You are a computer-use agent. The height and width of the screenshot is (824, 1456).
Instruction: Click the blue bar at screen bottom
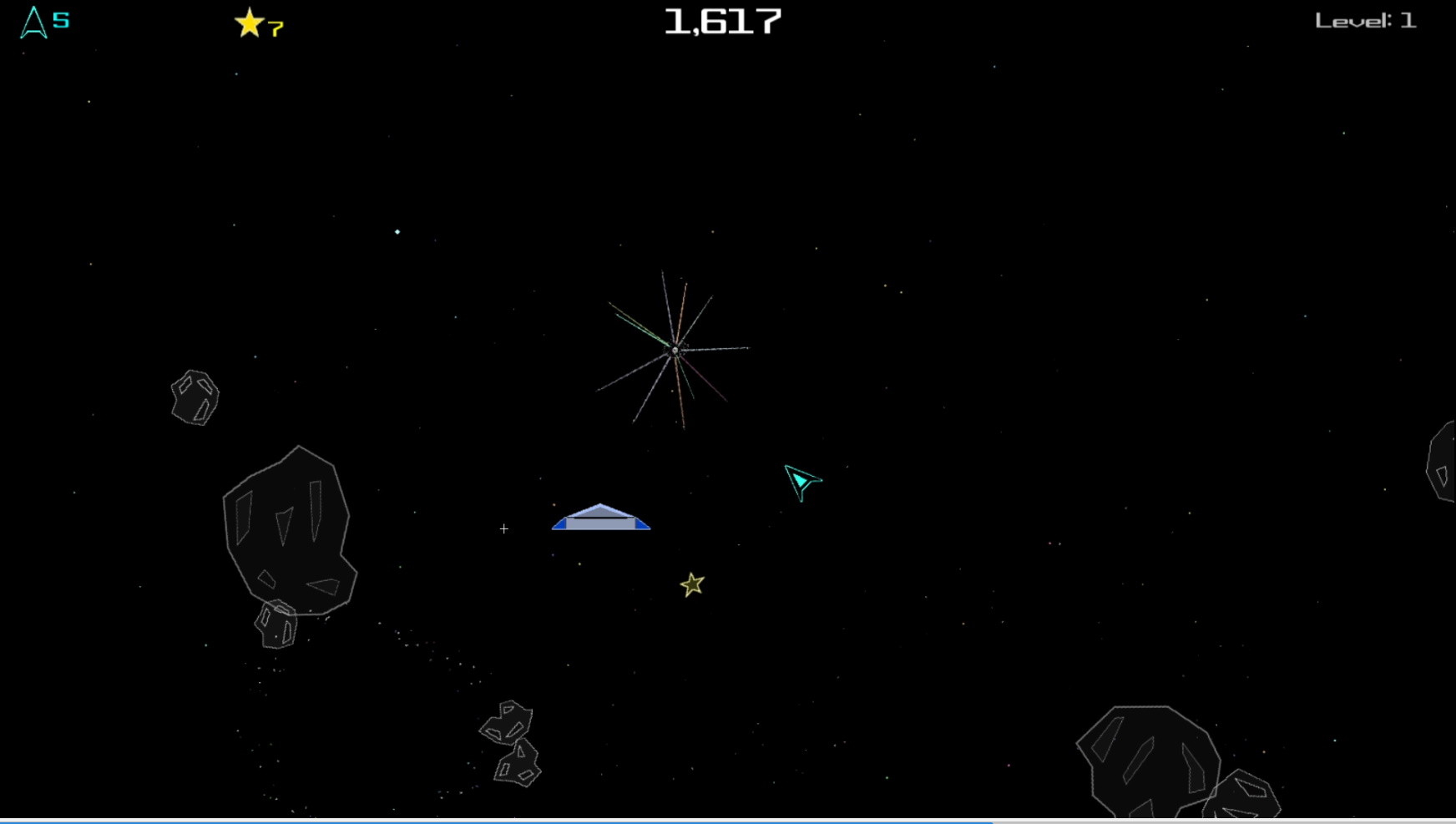[501, 821]
